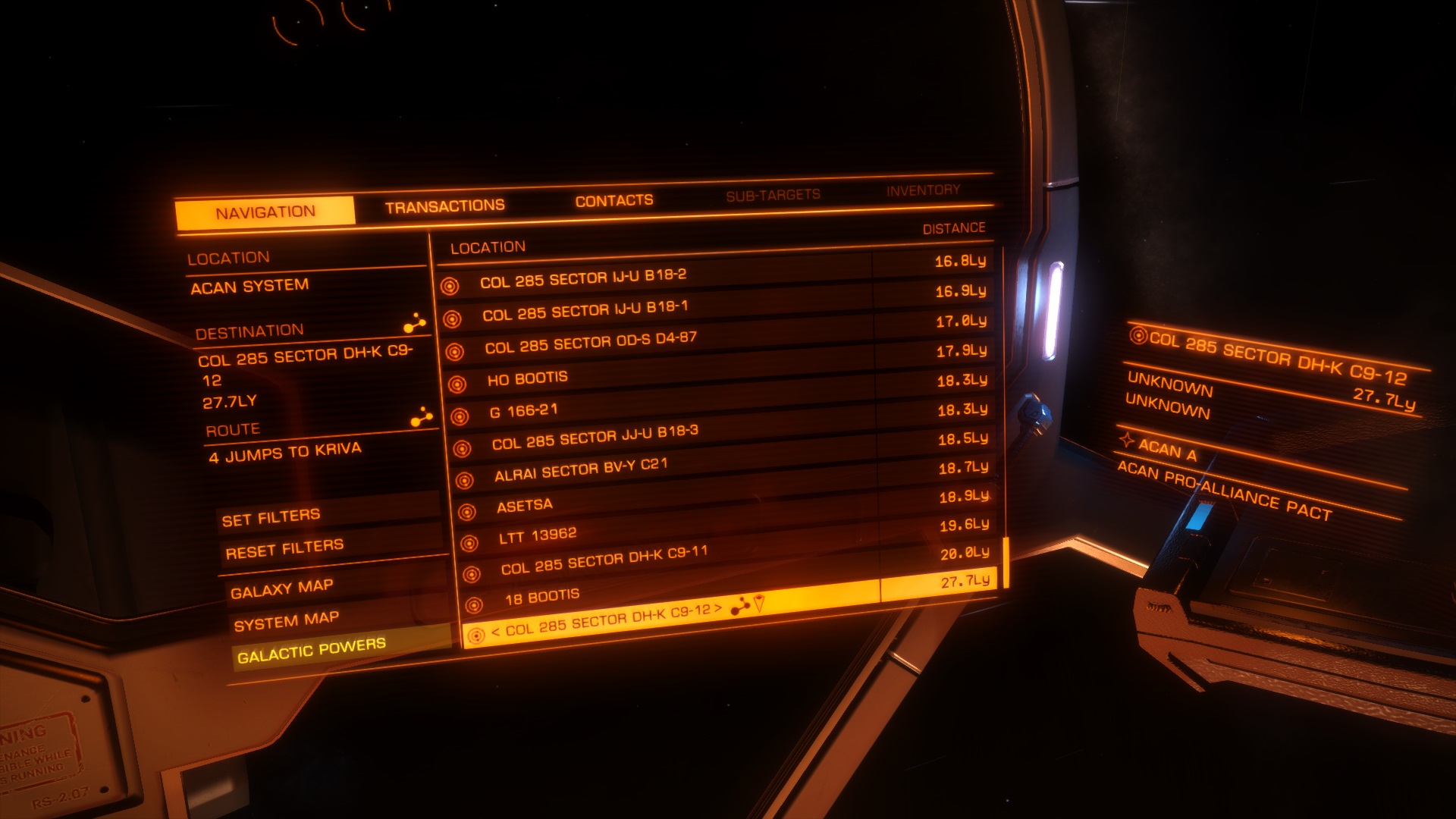1456x819 pixels.
Task: Open the Sub-Targets tab
Action: [773, 196]
